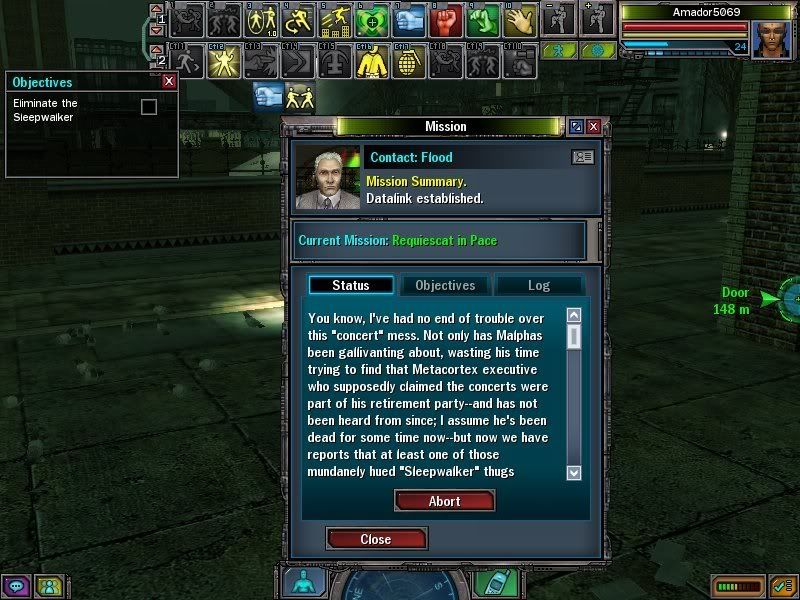The height and width of the screenshot is (600, 800).
Task: Toggle the Mission window size button
Action: point(576,127)
